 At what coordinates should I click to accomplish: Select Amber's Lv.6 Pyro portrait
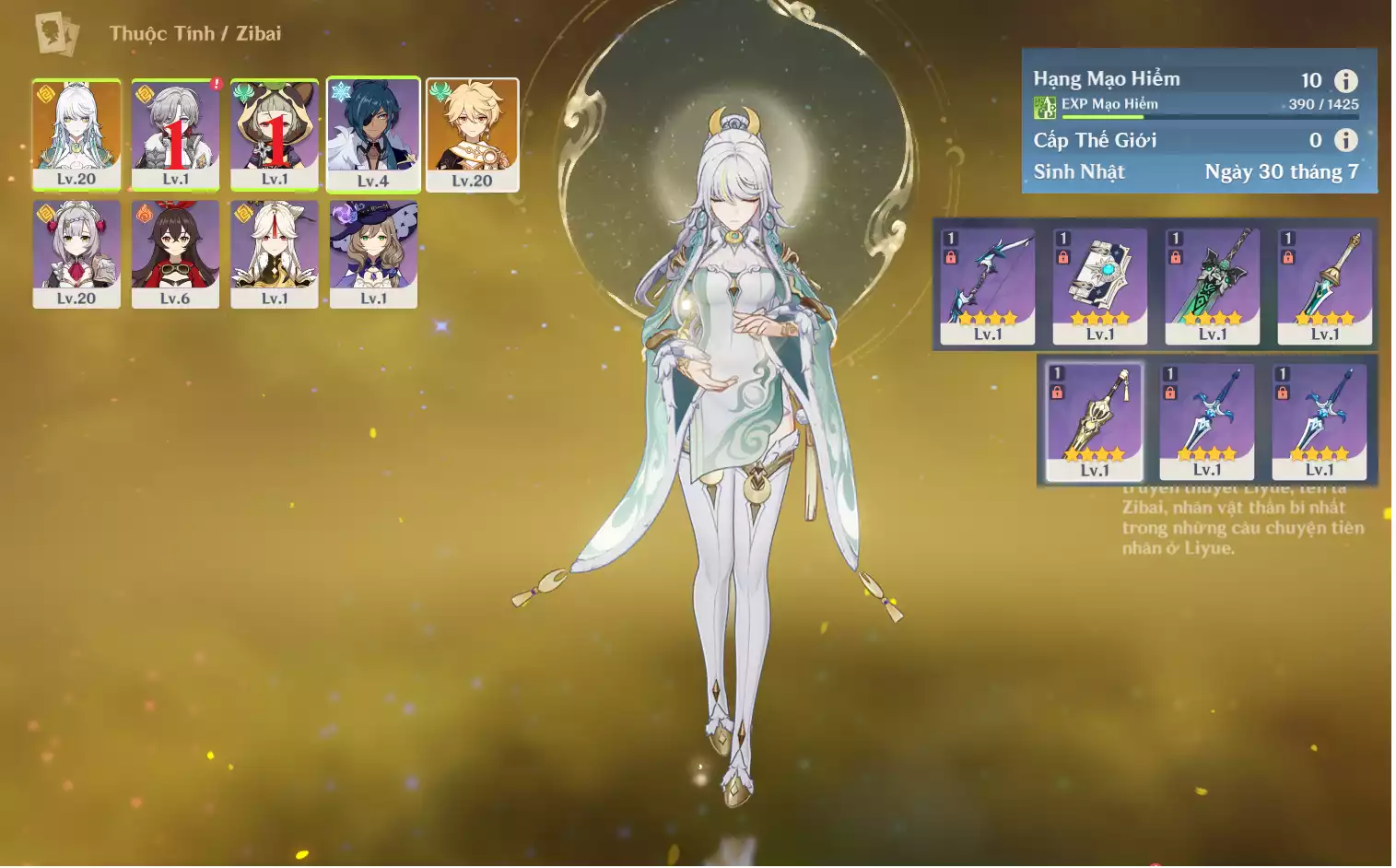tap(175, 254)
